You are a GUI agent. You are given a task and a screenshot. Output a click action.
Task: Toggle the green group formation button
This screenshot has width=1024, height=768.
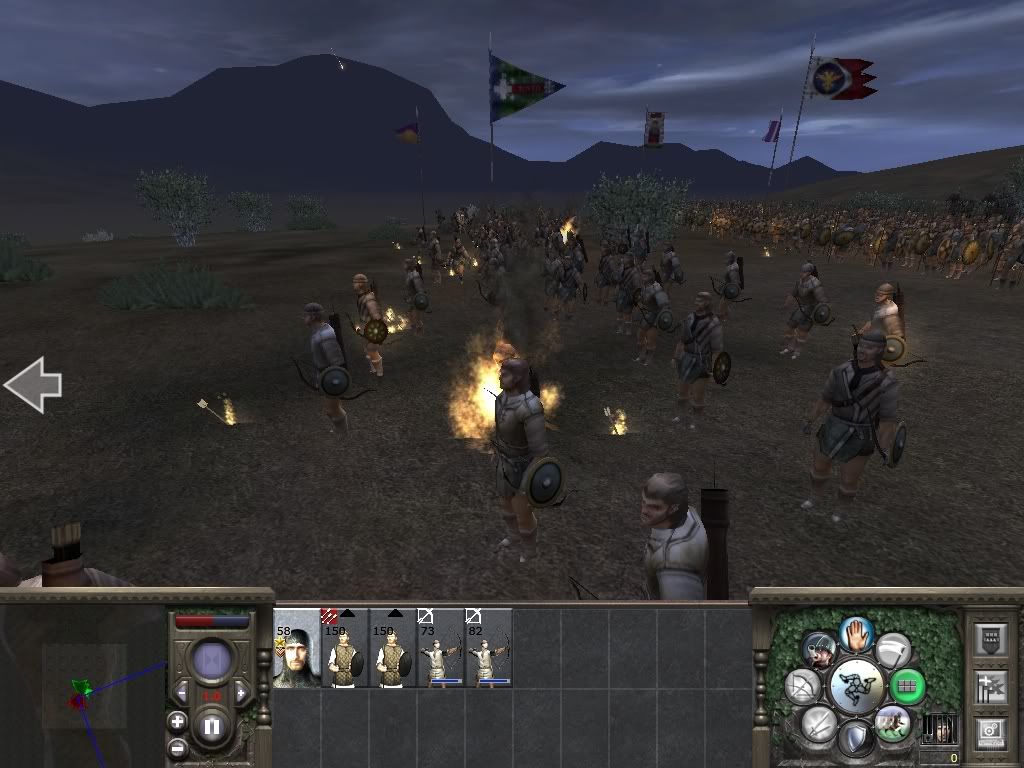click(908, 687)
